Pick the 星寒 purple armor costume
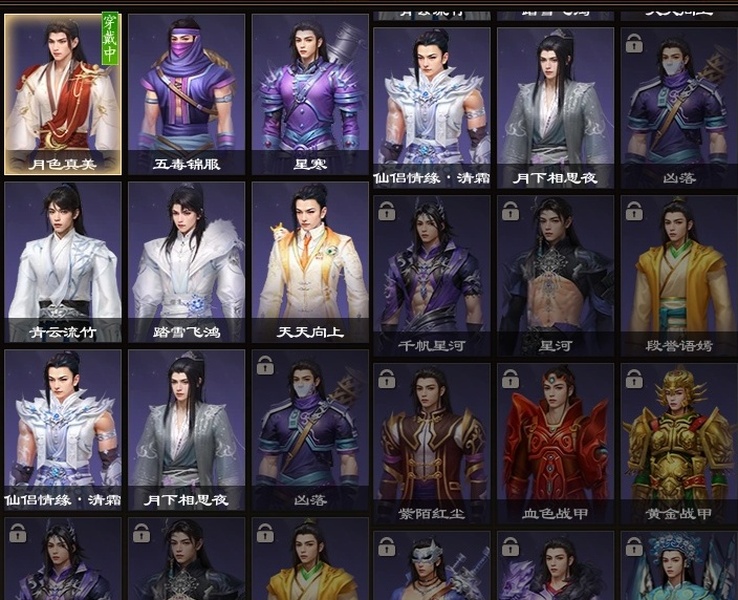738x600 pixels. pos(309,94)
